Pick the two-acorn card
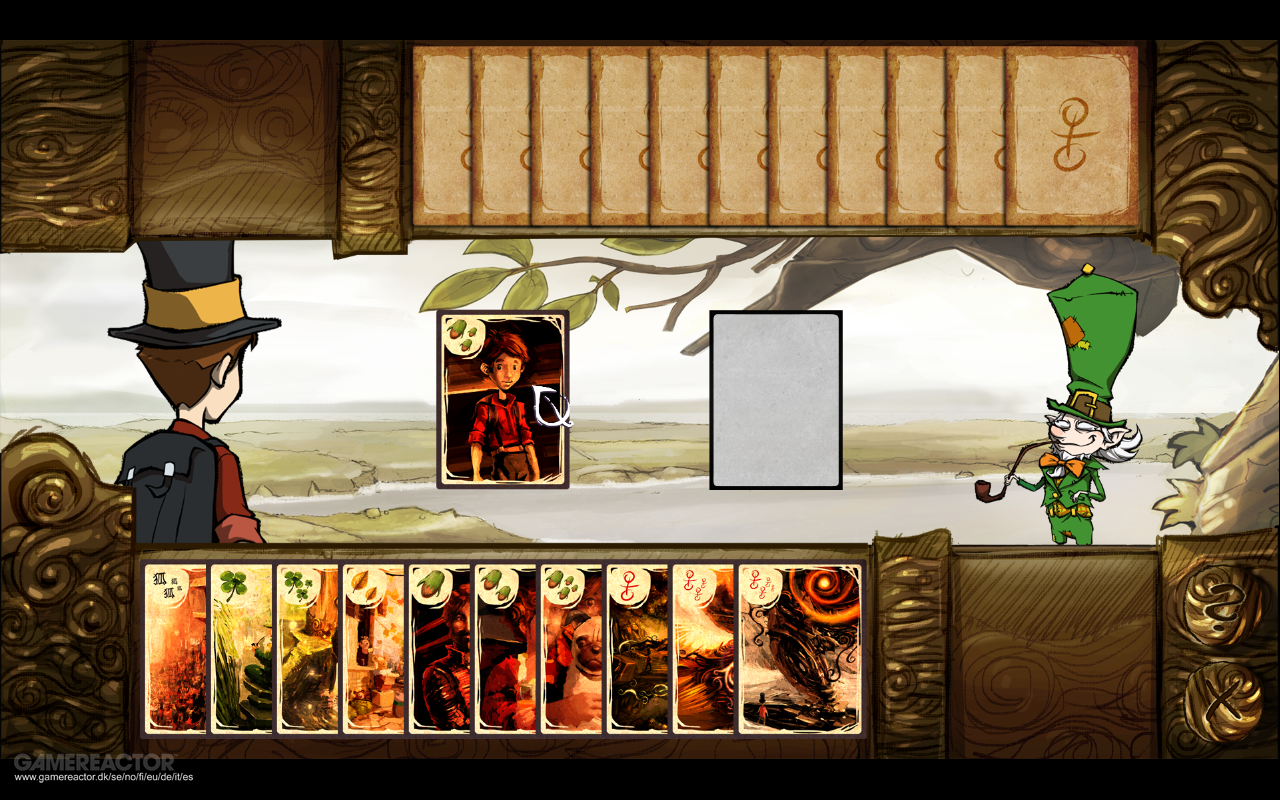 (x=505, y=650)
